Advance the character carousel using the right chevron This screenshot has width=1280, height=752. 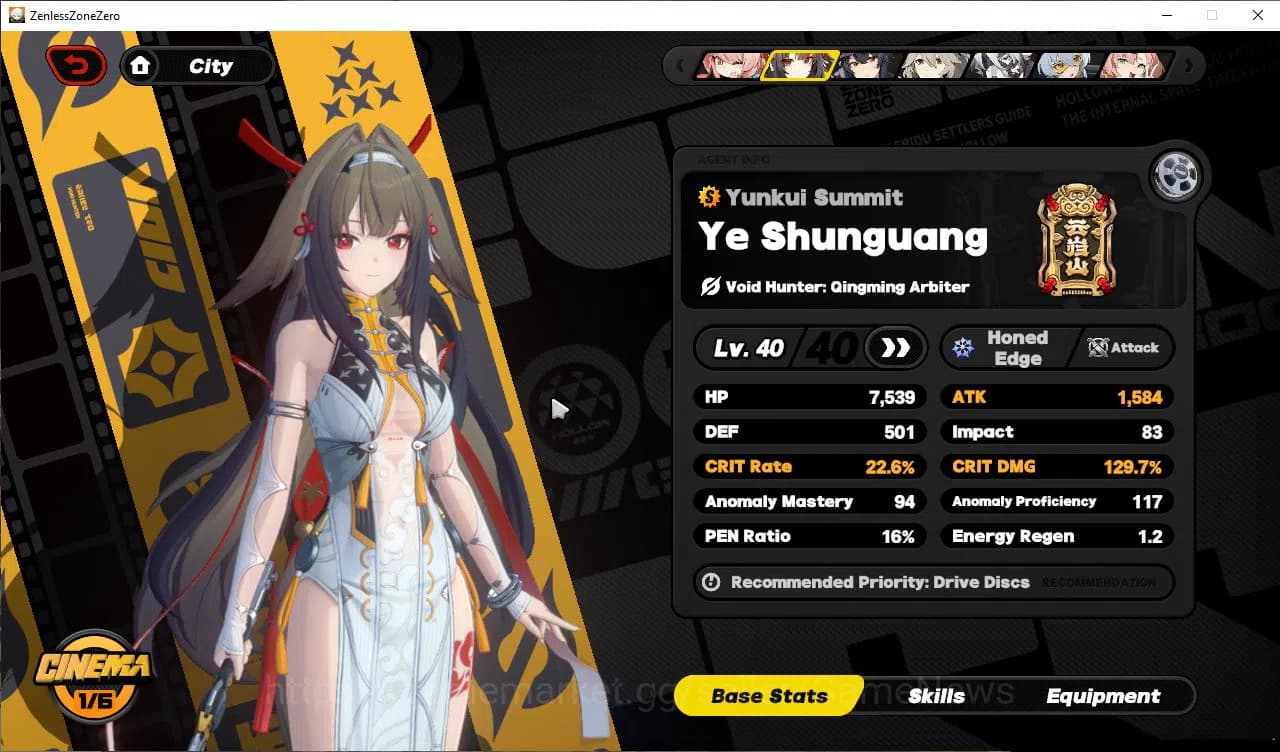pos(1188,65)
